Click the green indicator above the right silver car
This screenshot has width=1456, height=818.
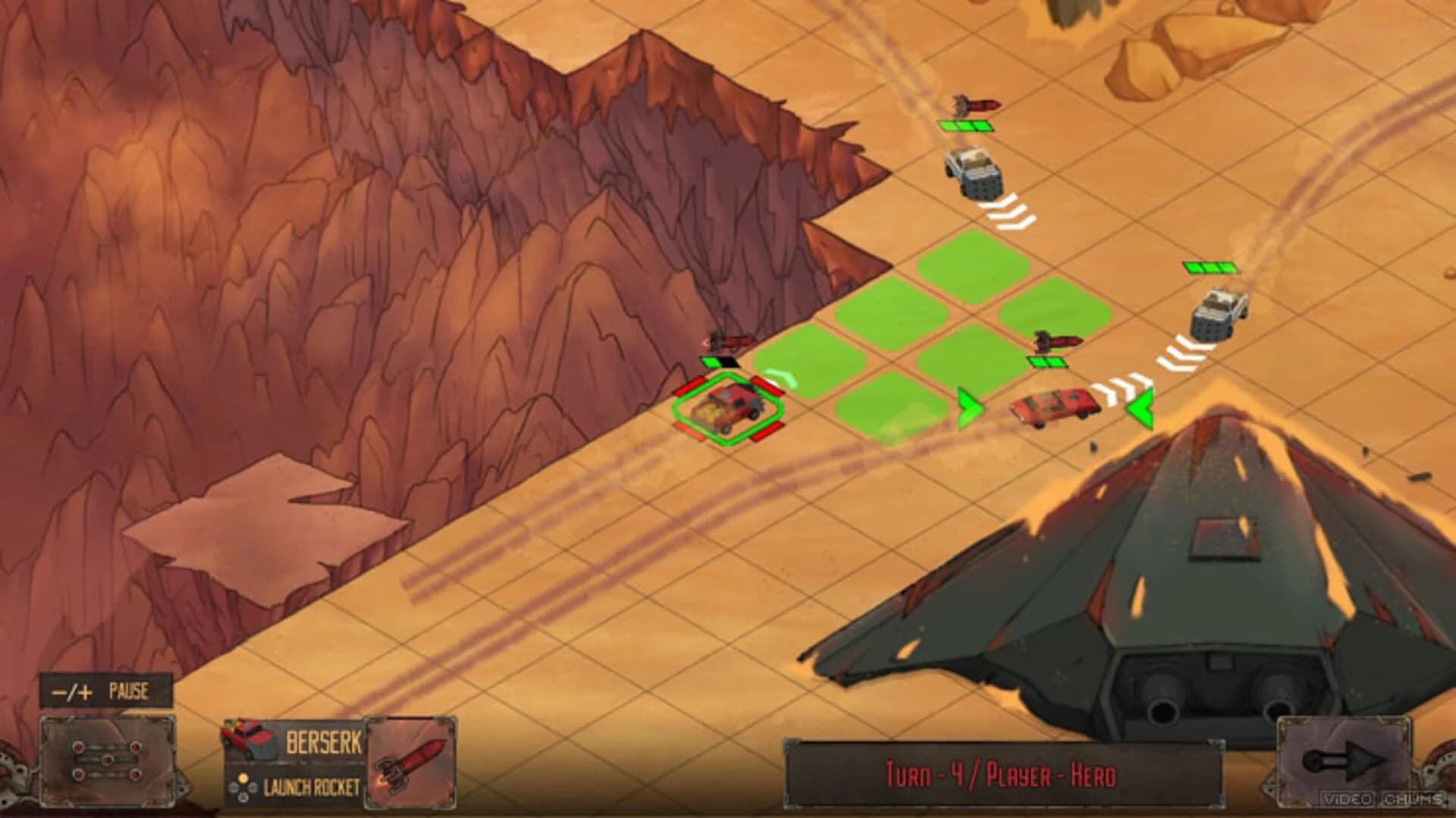point(1209,268)
